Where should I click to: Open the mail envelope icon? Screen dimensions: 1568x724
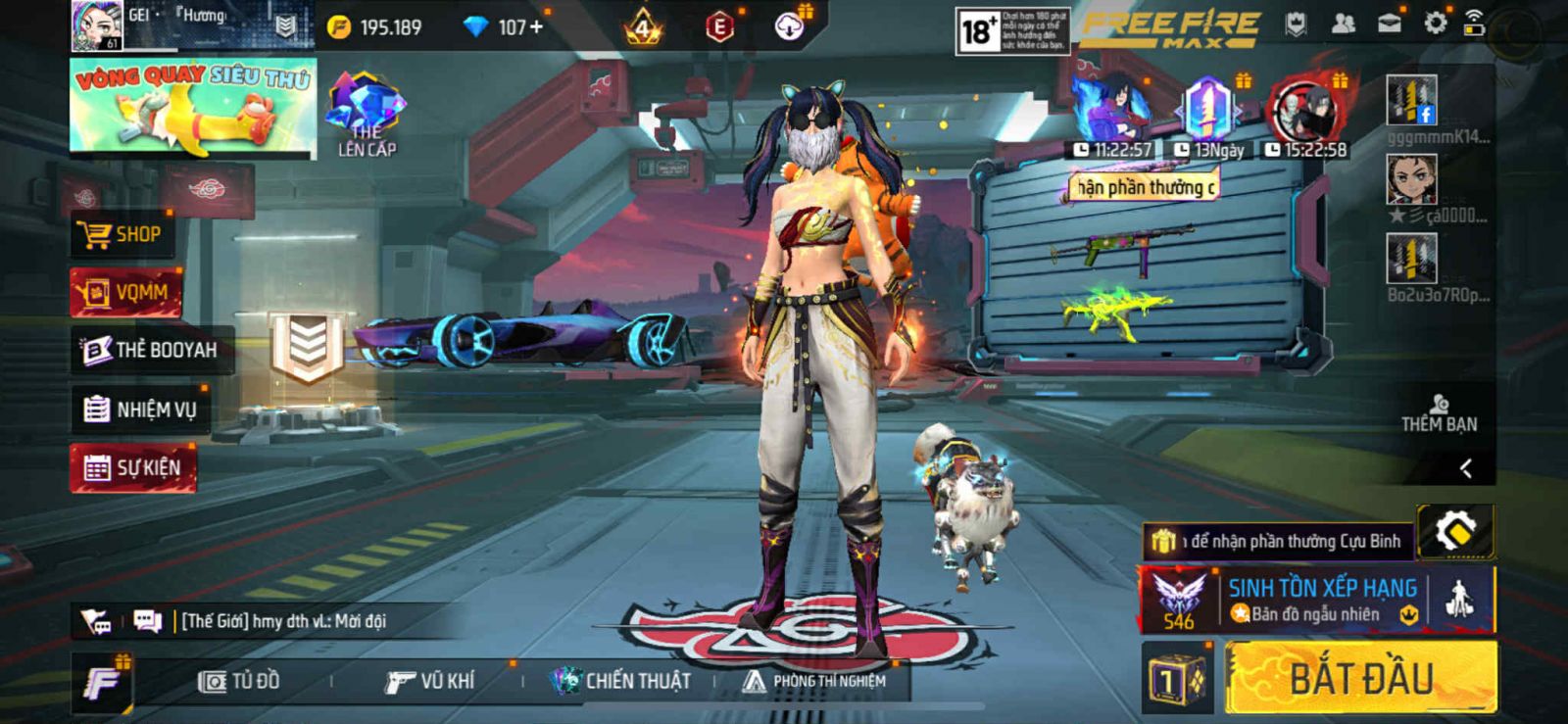[x=1389, y=24]
